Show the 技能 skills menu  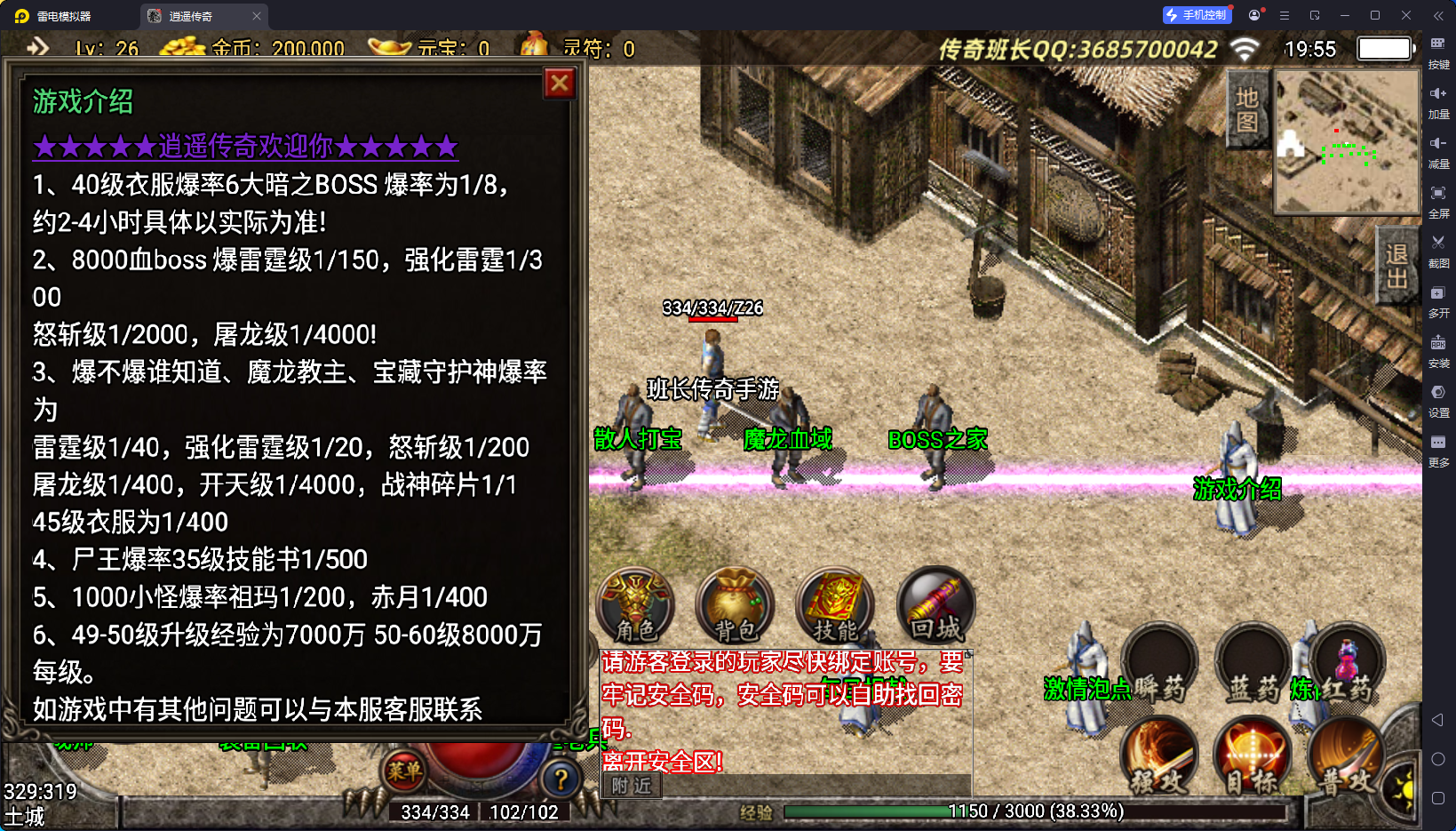pyautogui.click(x=835, y=606)
